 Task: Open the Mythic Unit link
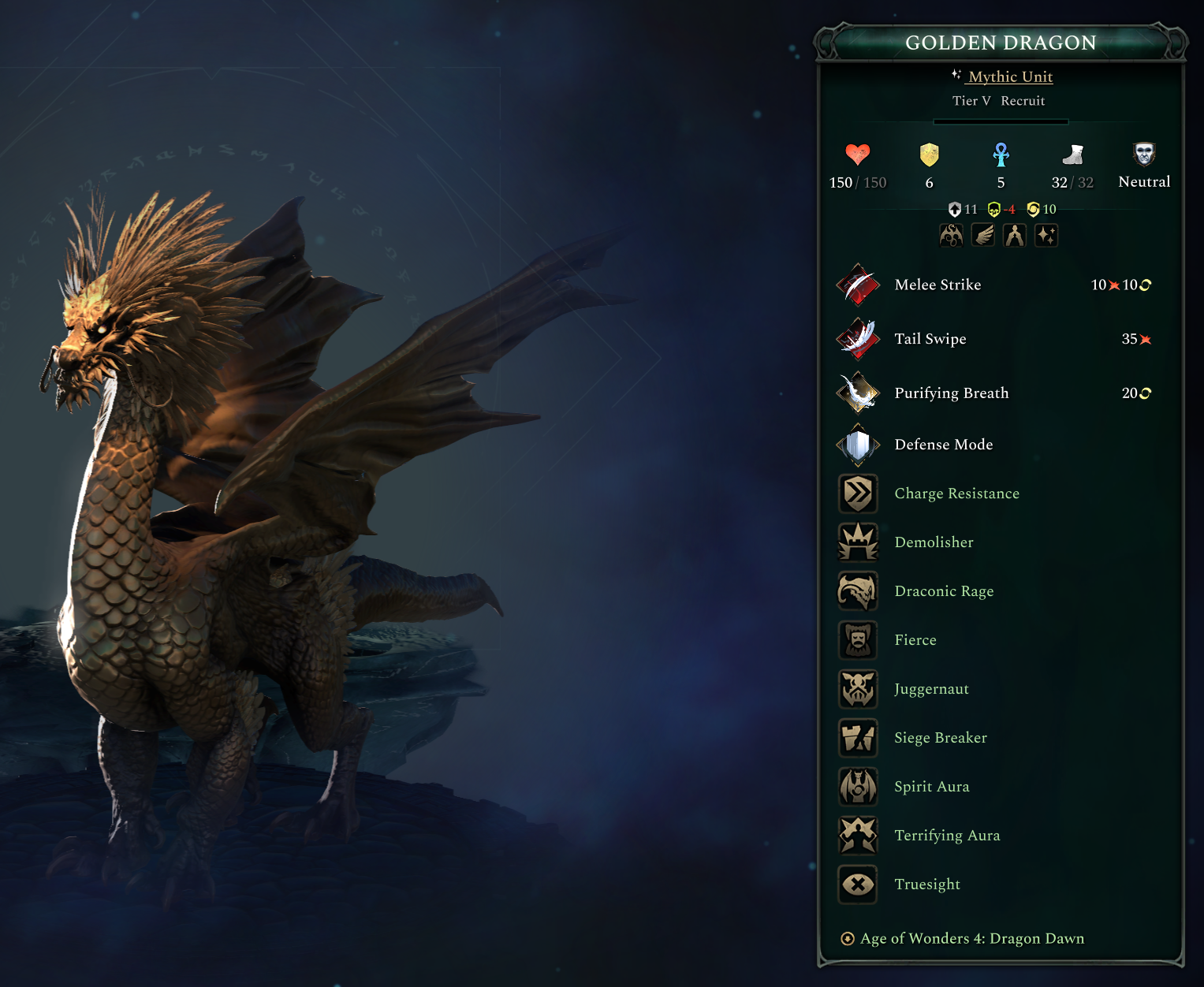(1012, 76)
